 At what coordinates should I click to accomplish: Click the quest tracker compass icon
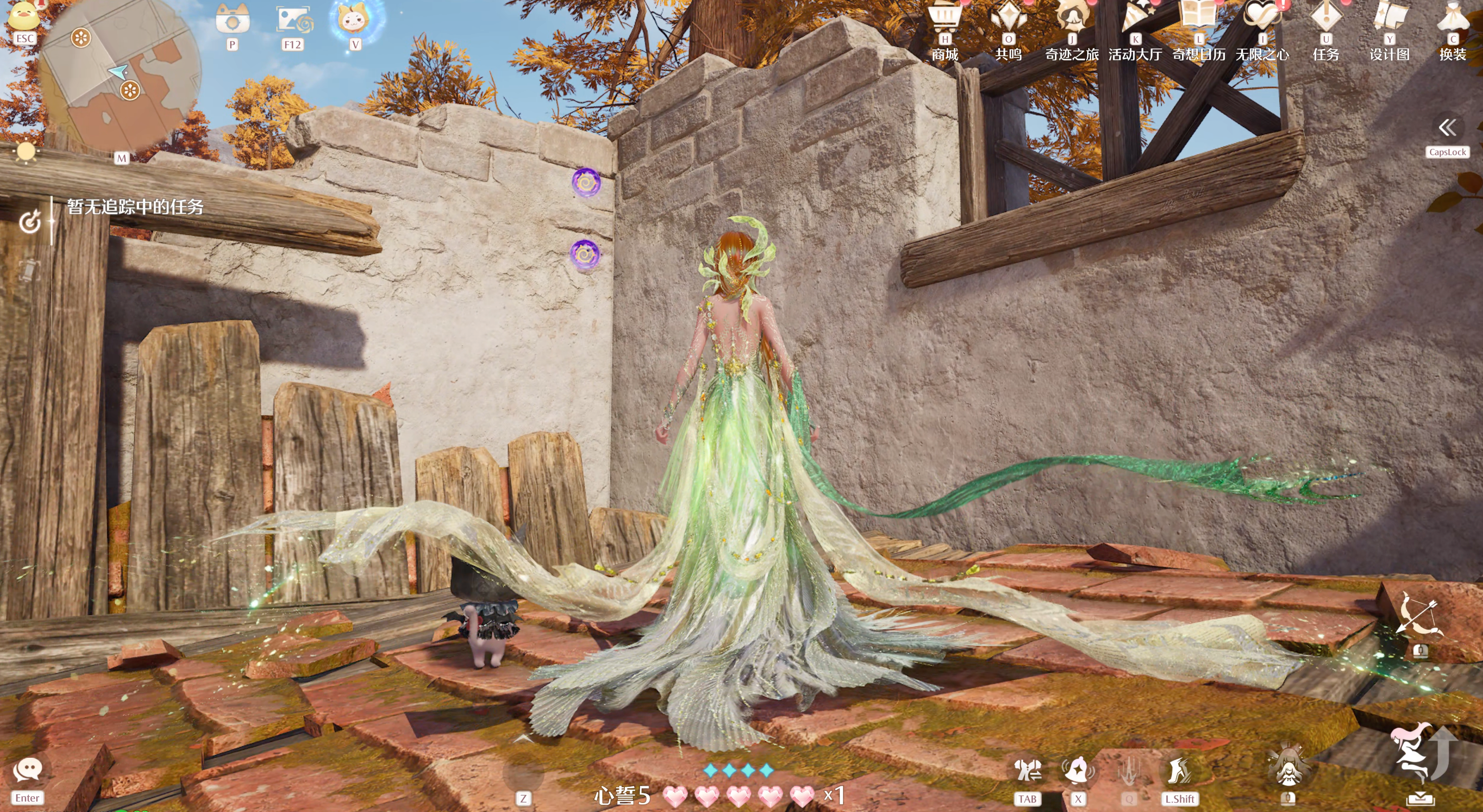click(30, 221)
